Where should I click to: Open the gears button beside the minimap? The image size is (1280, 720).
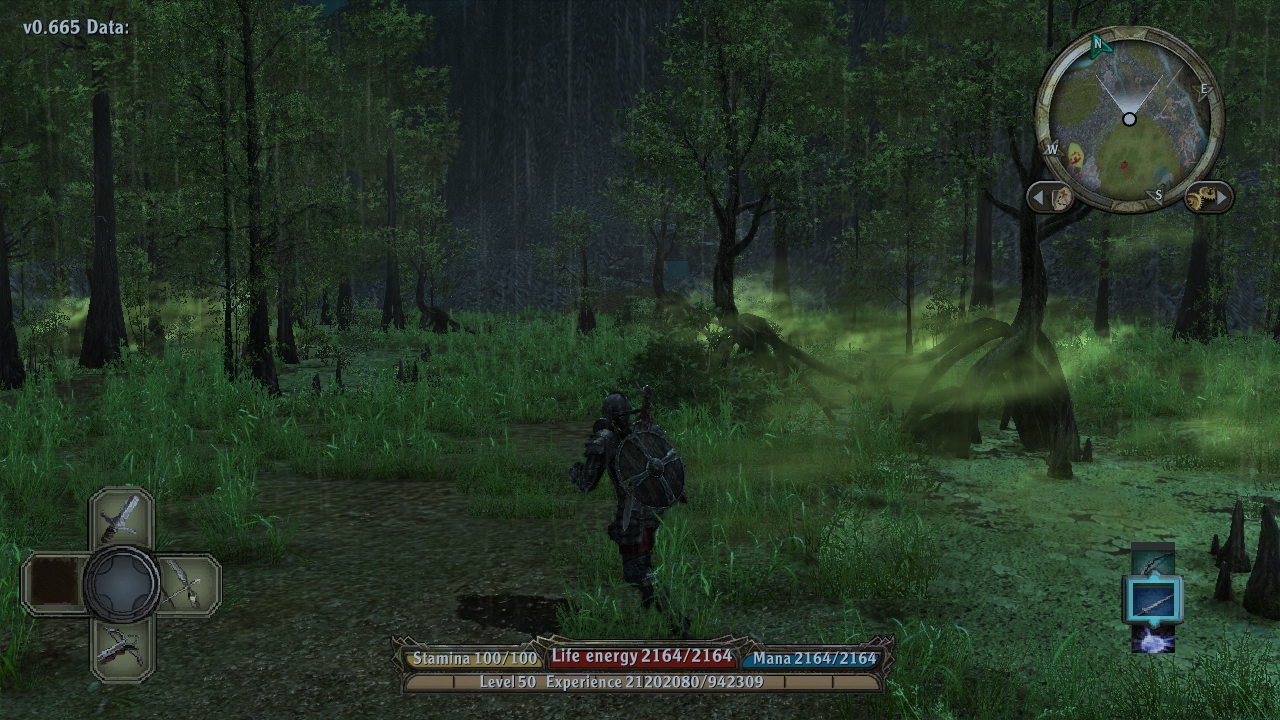(x=1207, y=197)
